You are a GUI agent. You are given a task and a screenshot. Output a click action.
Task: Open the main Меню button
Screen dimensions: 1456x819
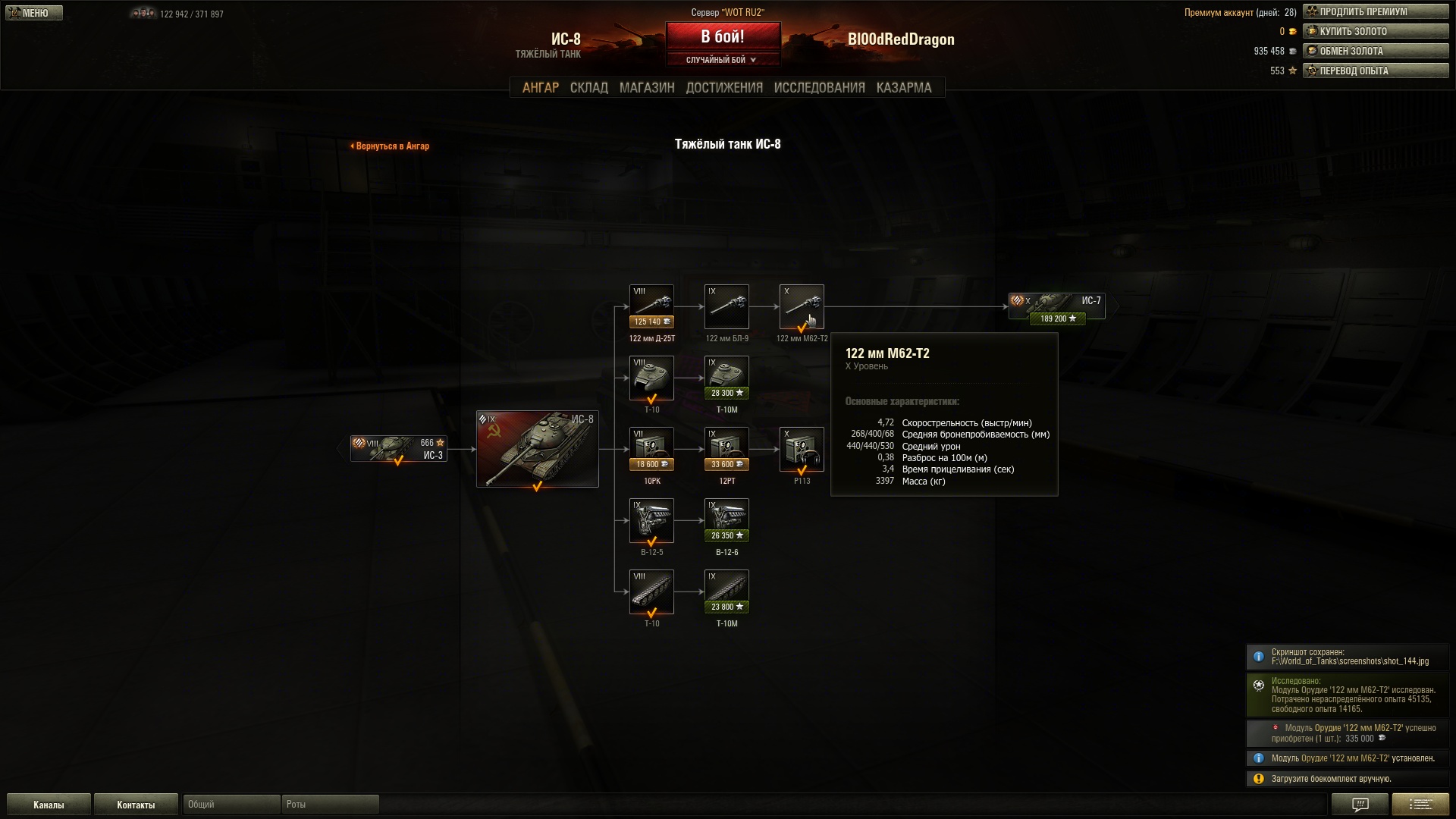click(x=34, y=13)
